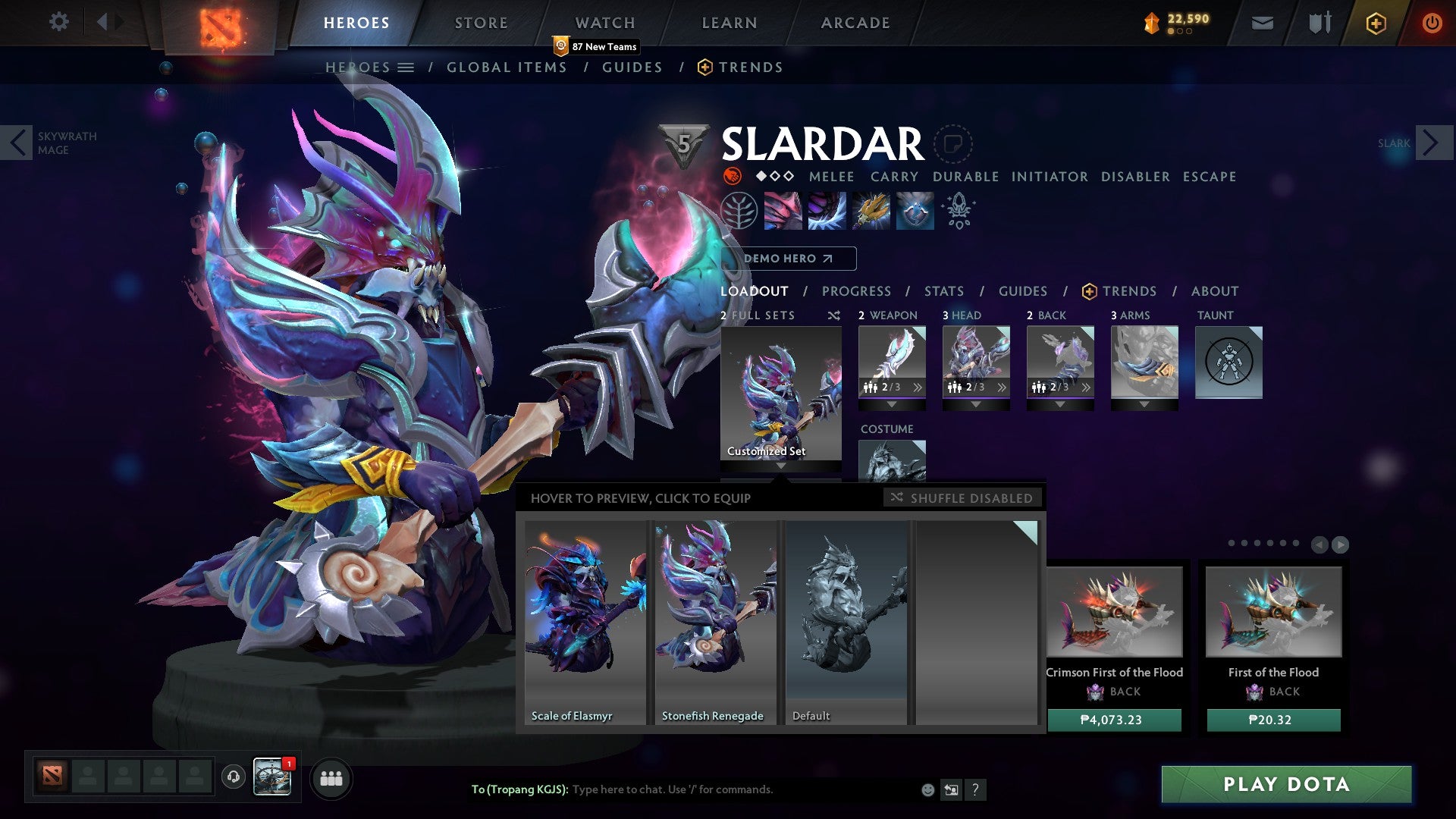Open the next arms variant with double chevron
The height and width of the screenshot is (819, 1456).
[1084, 388]
